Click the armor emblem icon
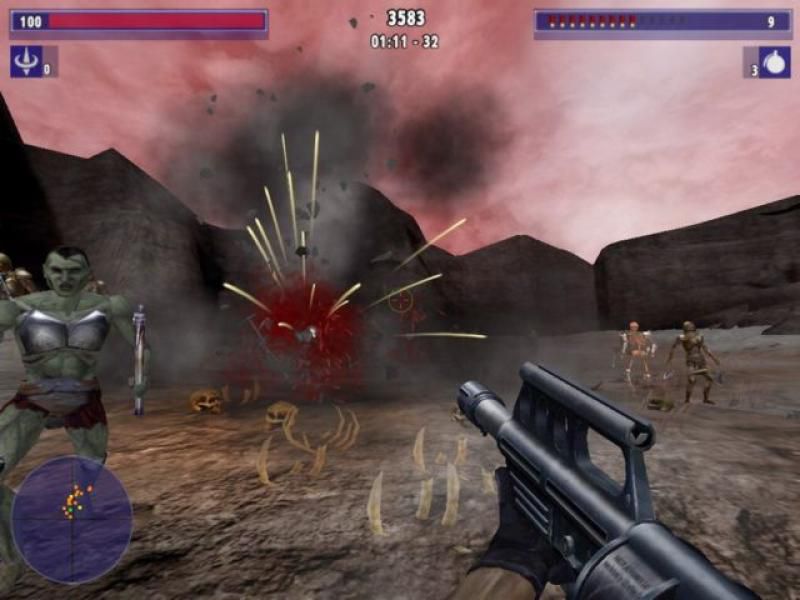This screenshot has height=600, width=800. coord(25,62)
